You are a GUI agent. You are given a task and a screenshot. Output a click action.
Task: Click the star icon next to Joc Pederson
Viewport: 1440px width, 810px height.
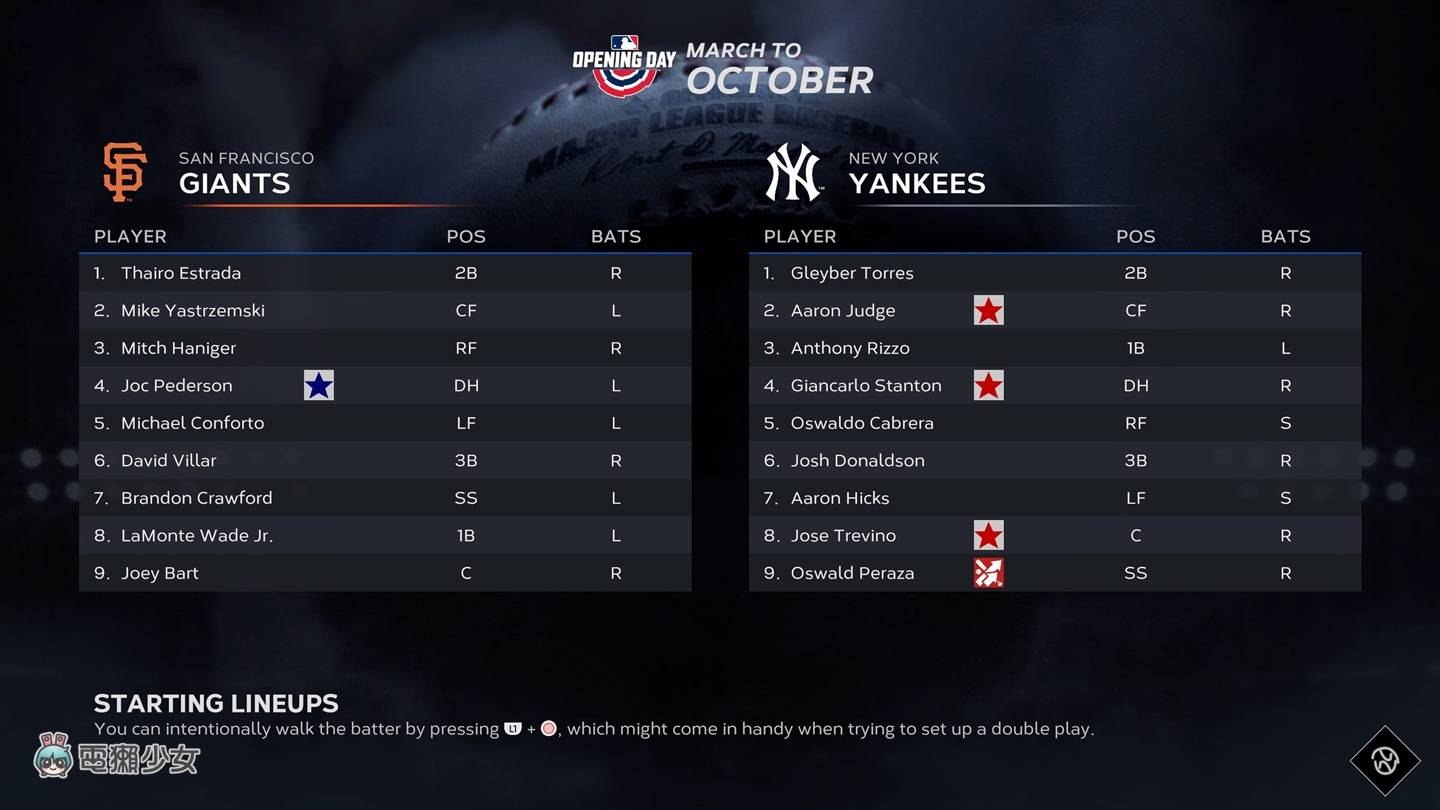point(318,385)
